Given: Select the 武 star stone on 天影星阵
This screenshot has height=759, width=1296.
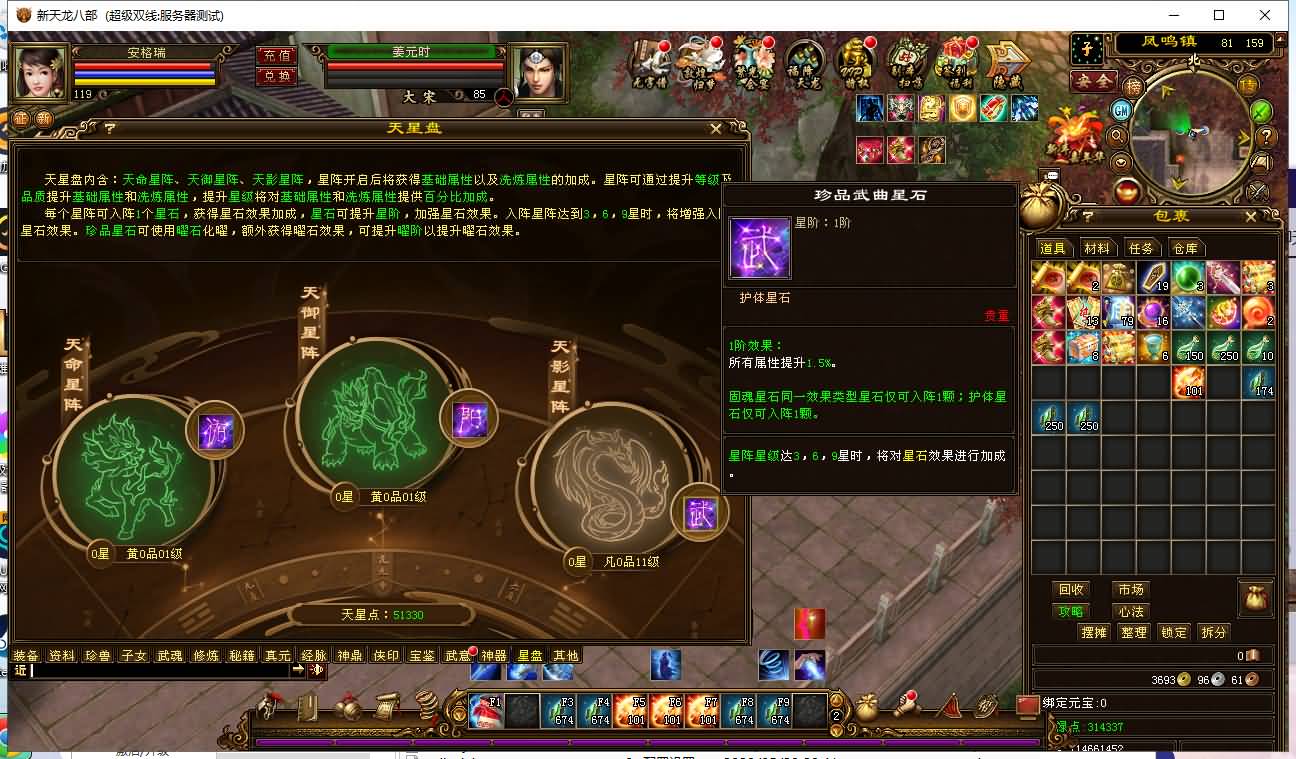Looking at the screenshot, I should [x=700, y=511].
